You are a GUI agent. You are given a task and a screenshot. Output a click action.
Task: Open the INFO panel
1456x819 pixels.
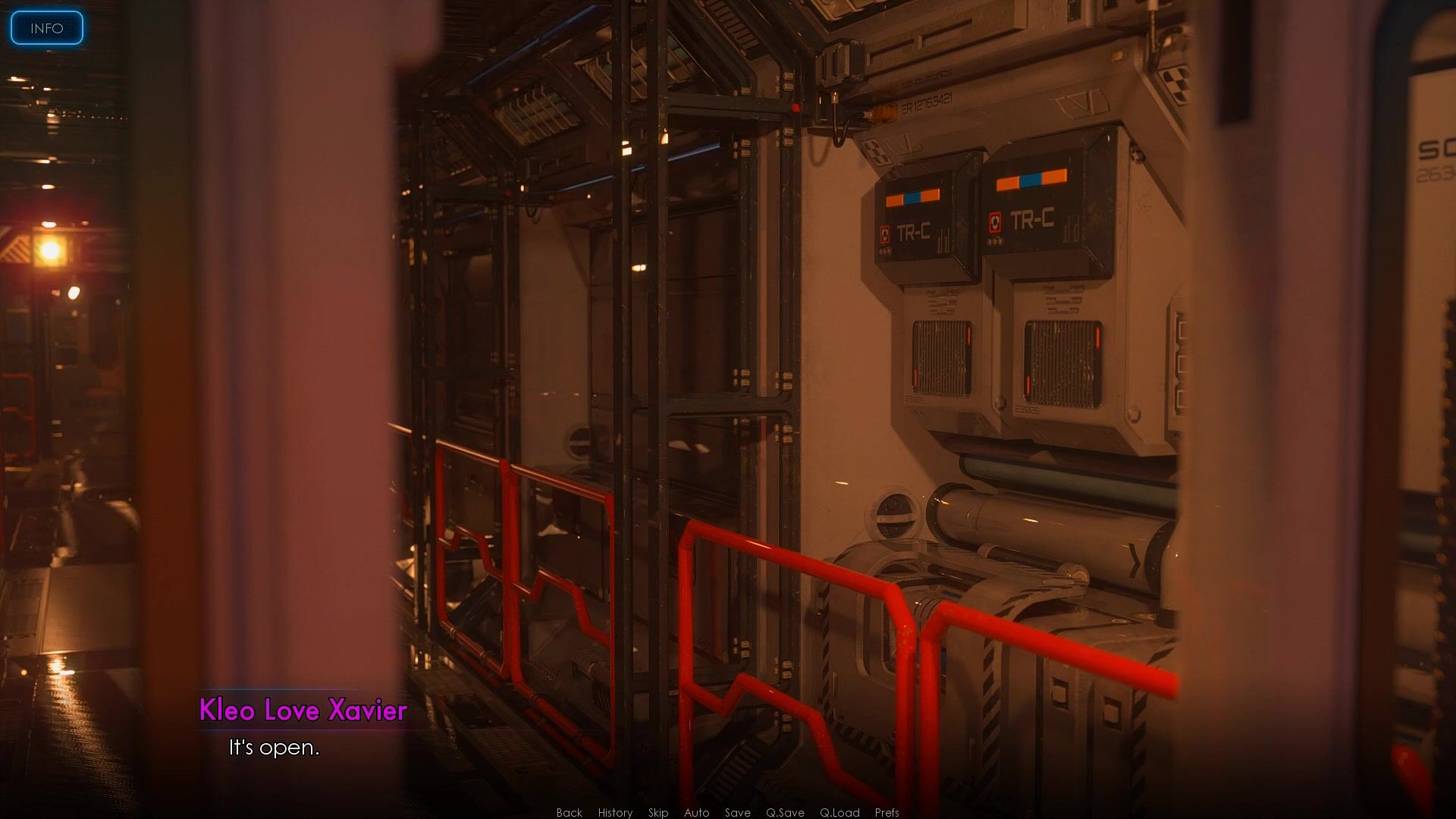(x=46, y=28)
